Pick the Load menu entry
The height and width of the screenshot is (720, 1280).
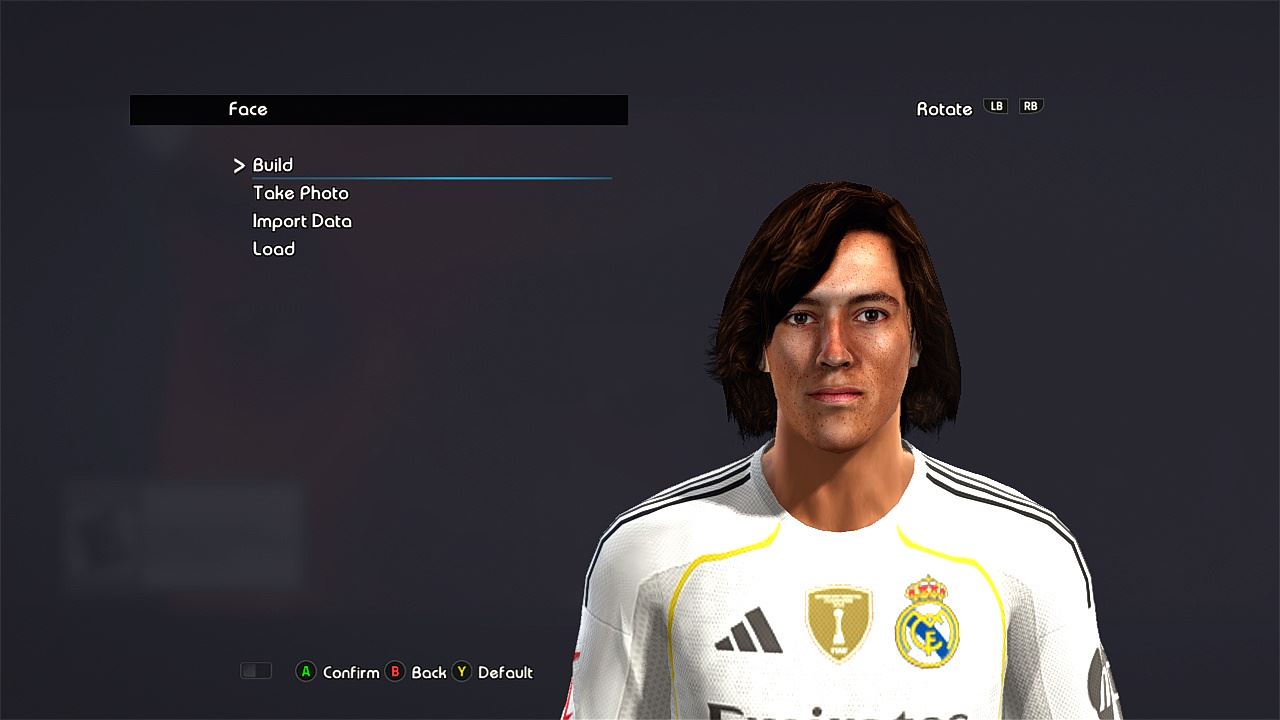(x=273, y=249)
